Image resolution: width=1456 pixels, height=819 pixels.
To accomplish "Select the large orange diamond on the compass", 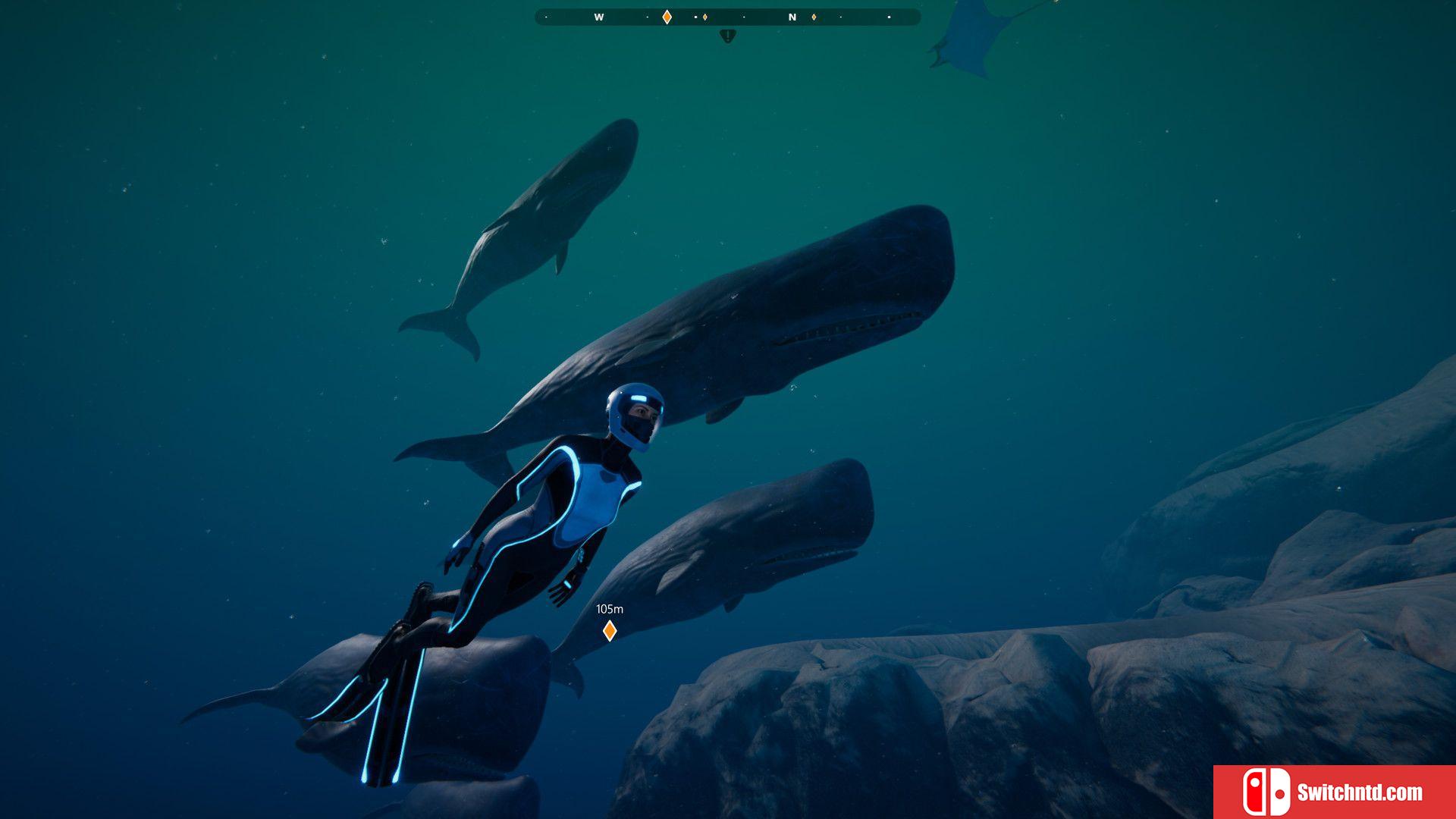I will (x=667, y=17).
